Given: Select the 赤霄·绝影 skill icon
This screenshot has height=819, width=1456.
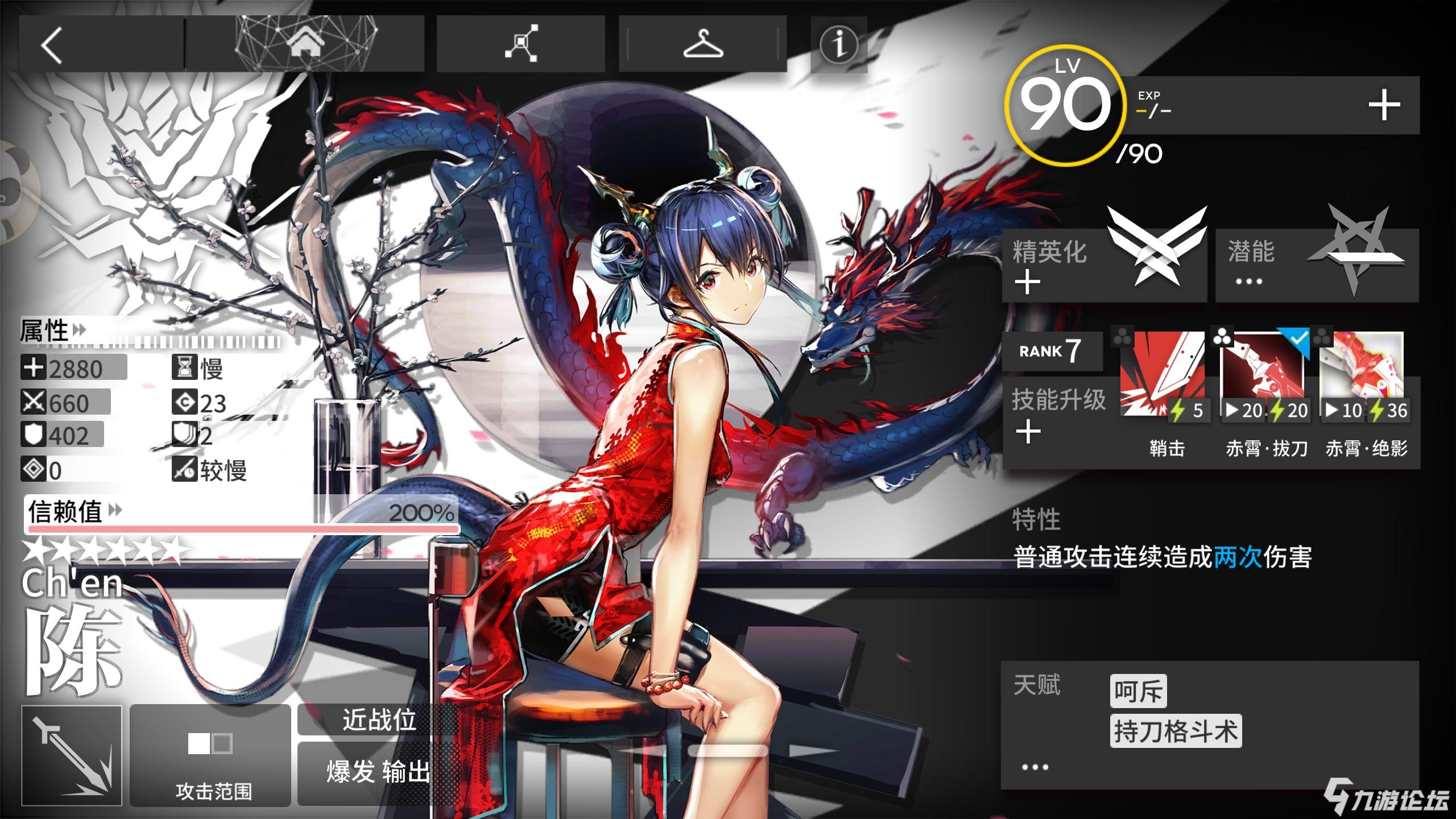Looking at the screenshot, I should click(1363, 377).
